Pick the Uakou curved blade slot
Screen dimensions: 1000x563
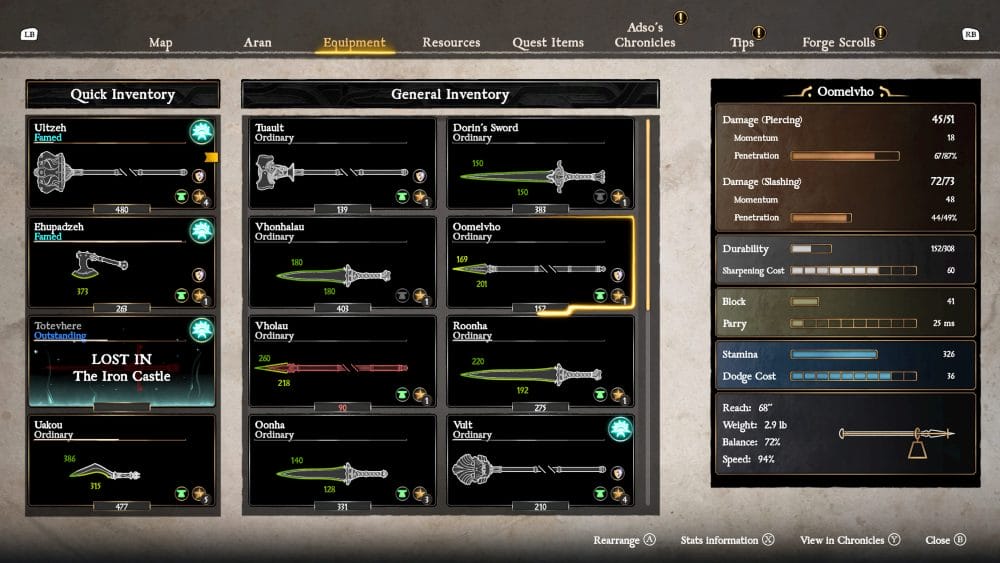pos(122,462)
